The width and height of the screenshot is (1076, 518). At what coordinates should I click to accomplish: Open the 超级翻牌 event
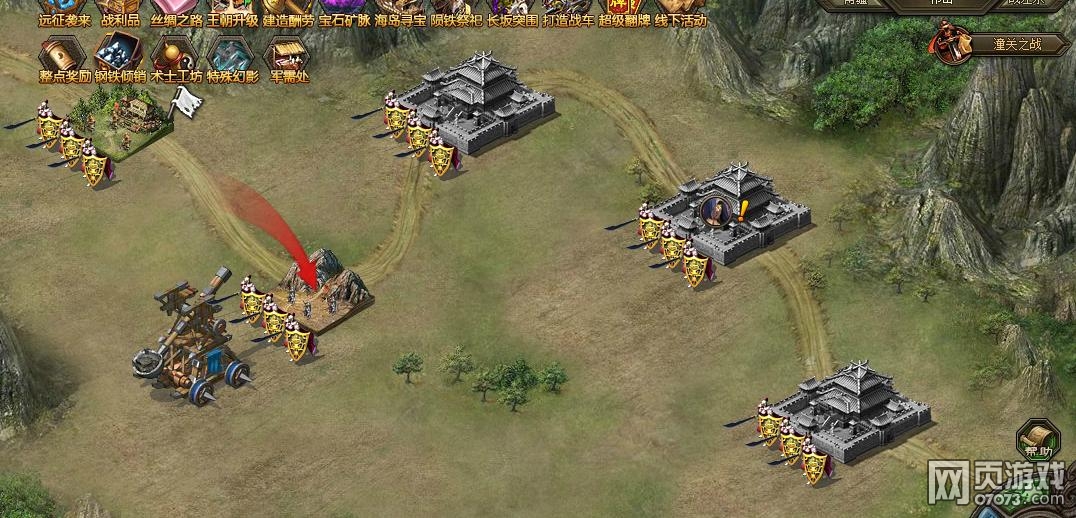pyautogui.click(x=624, y=10)
